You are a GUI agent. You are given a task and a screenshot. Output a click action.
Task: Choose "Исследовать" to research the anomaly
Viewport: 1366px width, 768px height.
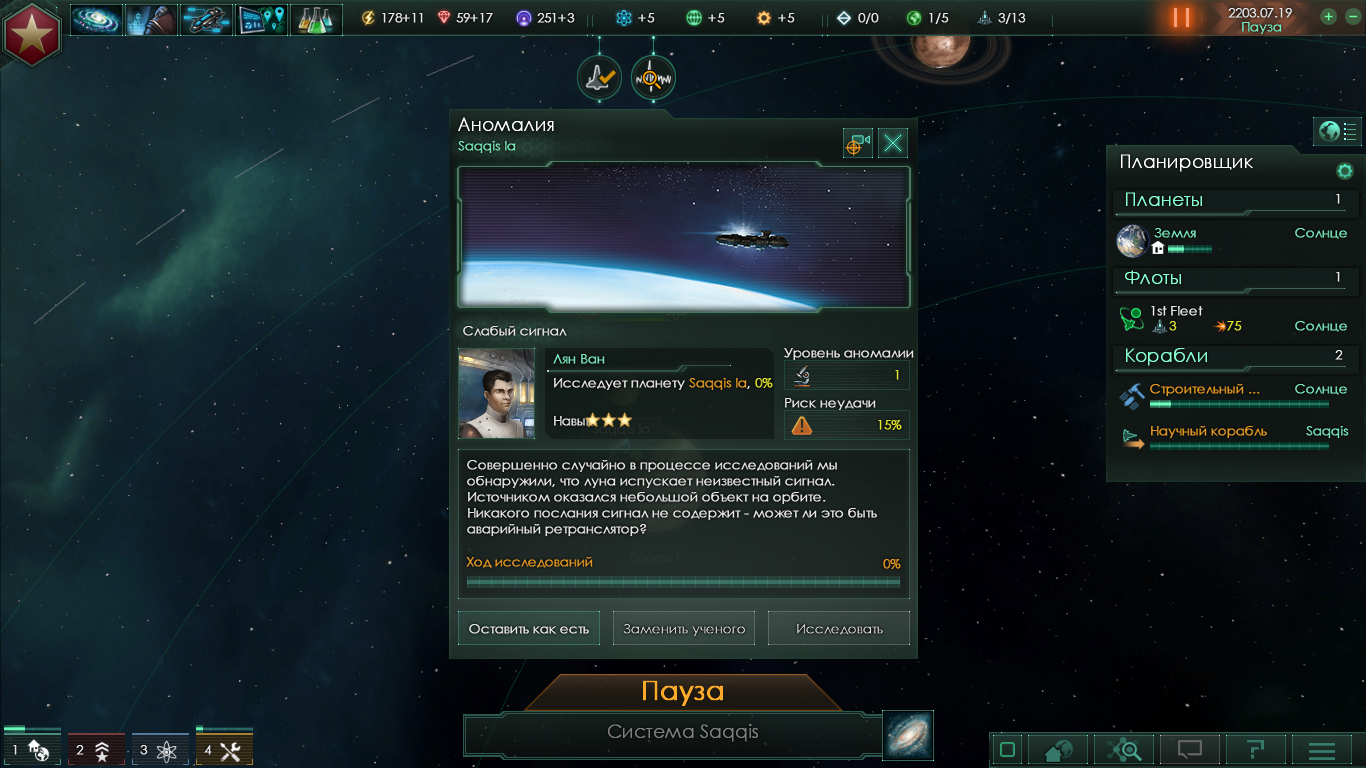(x=839, y=629)
